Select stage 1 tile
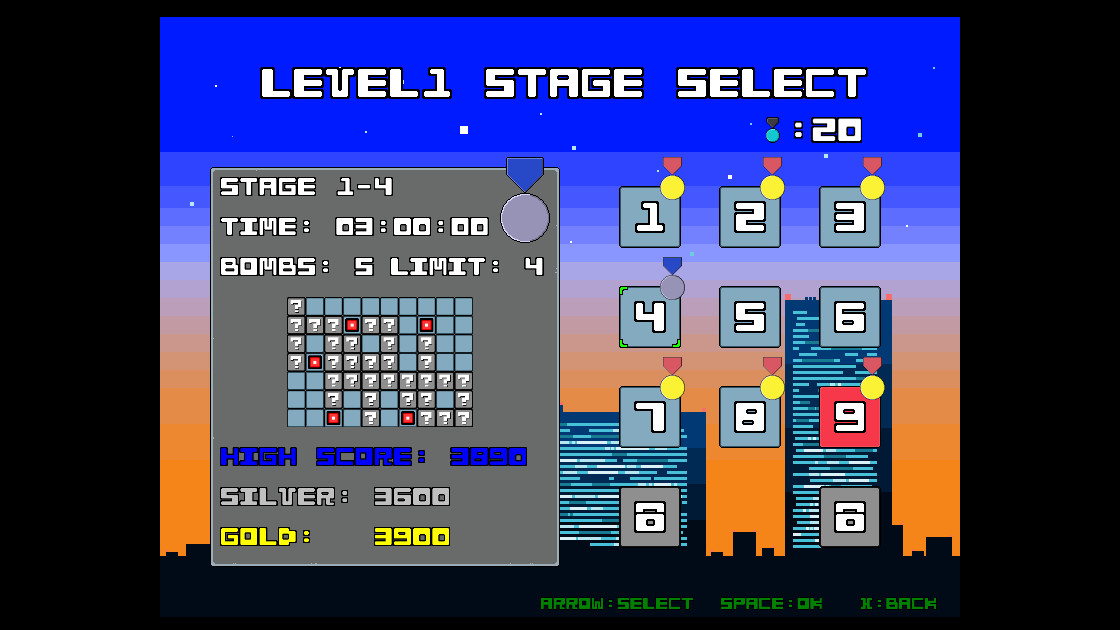Screen dimensions: 1120x630 [x=650, y=217]
